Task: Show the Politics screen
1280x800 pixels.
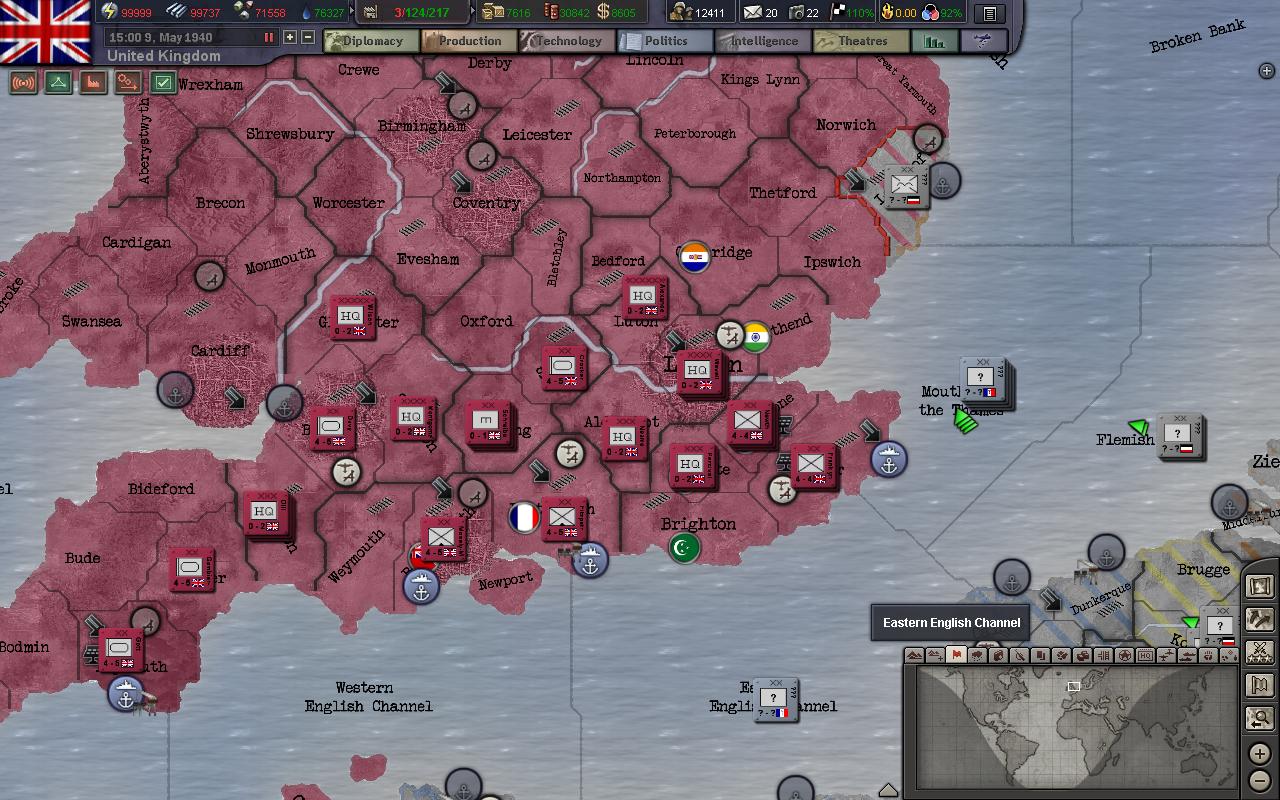Action: pyautogui.click(x=664, y=41)
